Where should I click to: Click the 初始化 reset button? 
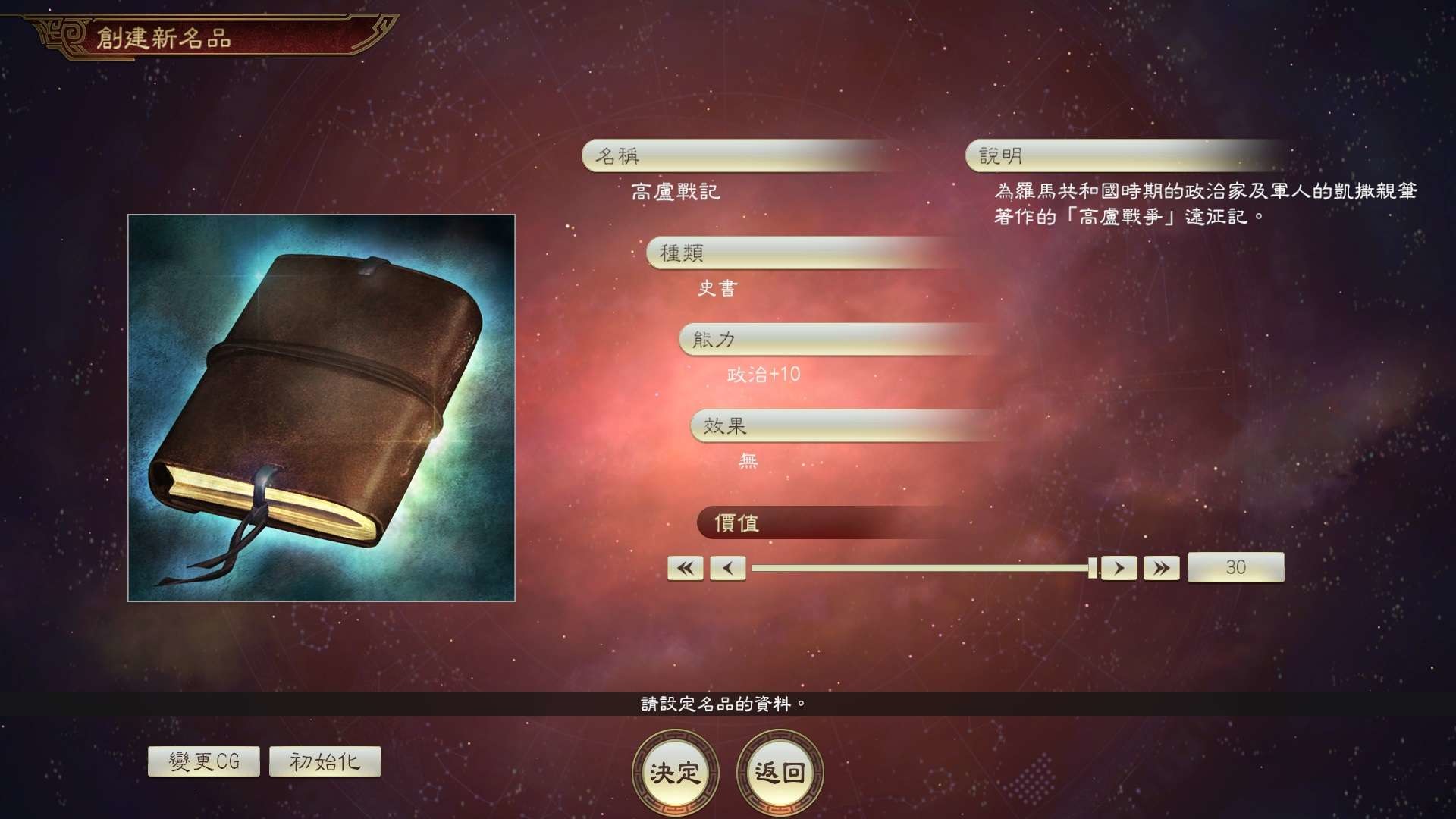(x=325, y=761)
